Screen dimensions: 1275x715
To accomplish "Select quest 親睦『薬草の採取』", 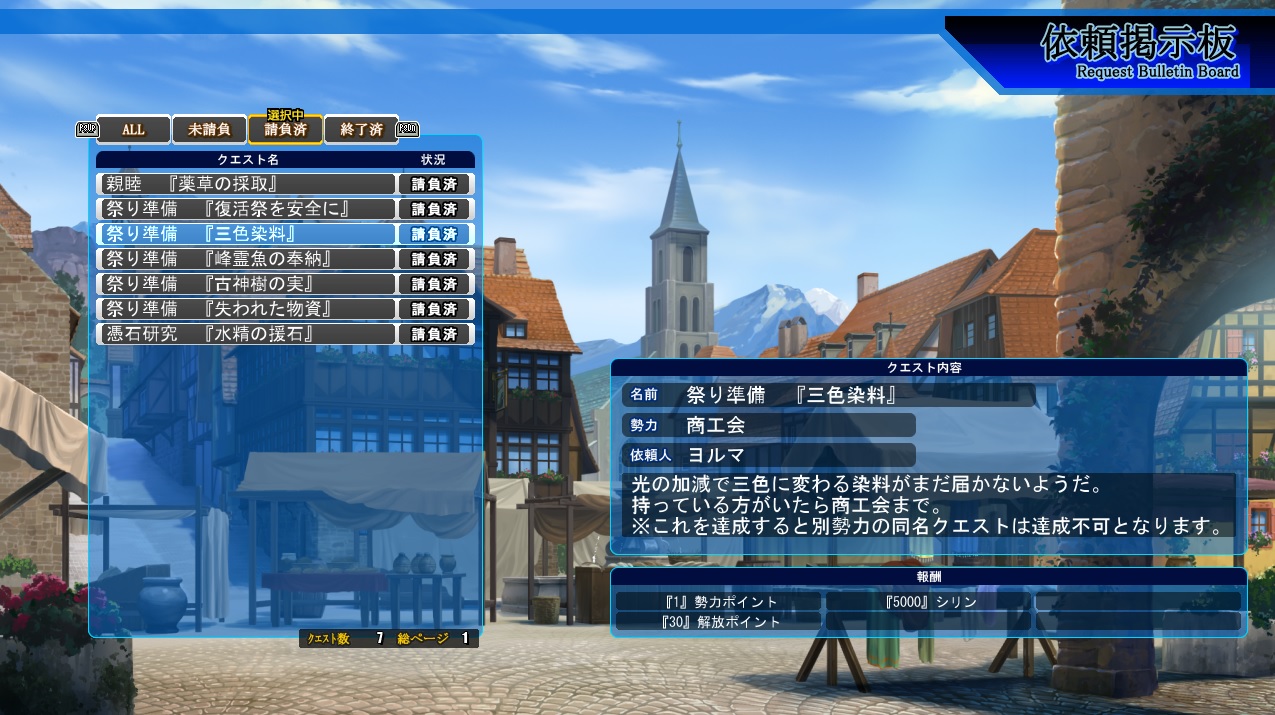I will [246, 184].
